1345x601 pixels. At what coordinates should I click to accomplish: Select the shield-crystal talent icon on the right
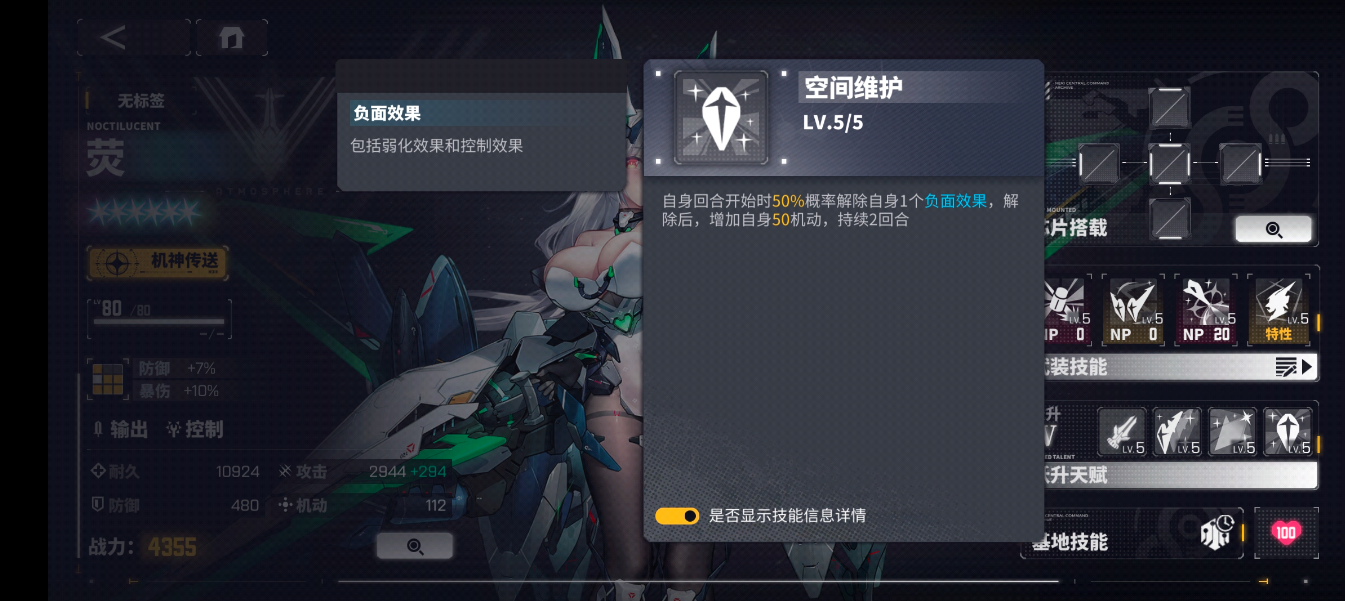coord(1288,432)
